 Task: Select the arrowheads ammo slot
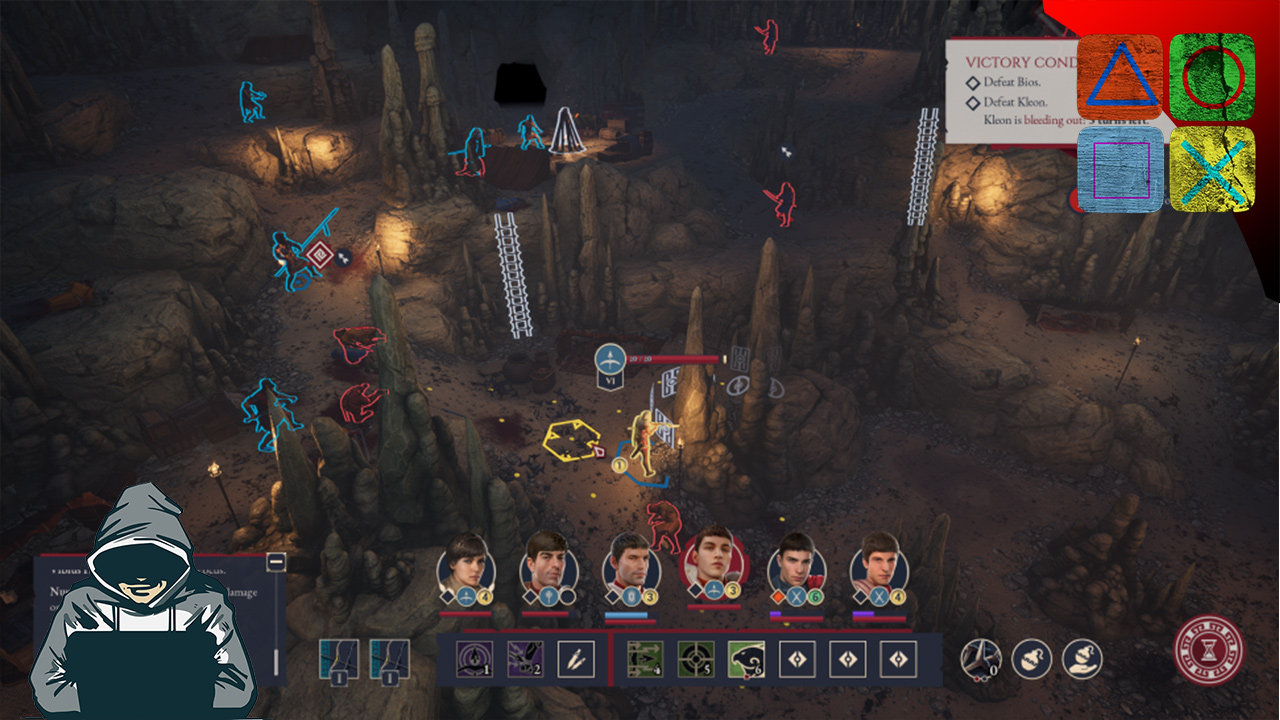[576, 659]
